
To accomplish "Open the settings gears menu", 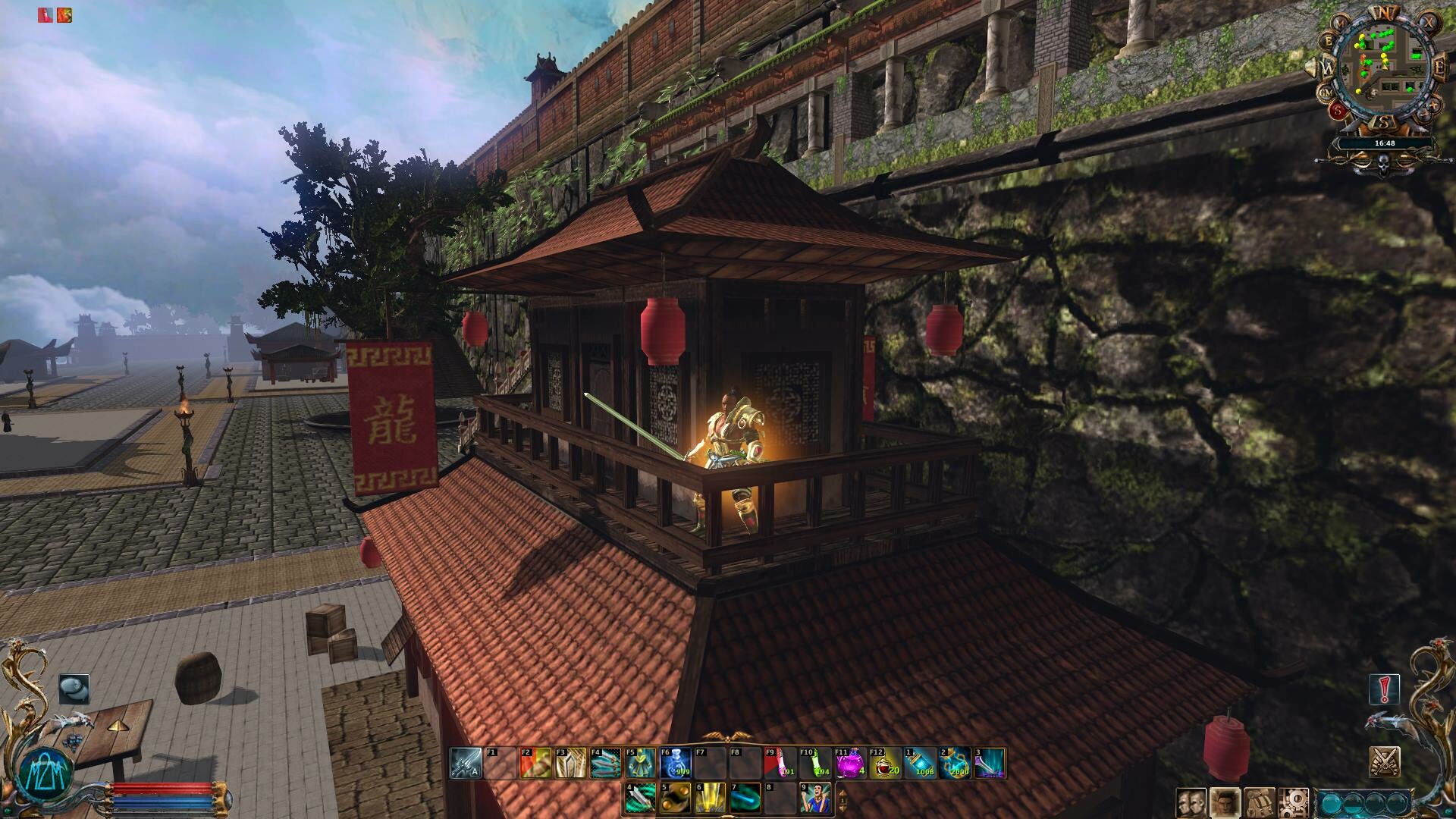I will click(x=1294, y=803).
